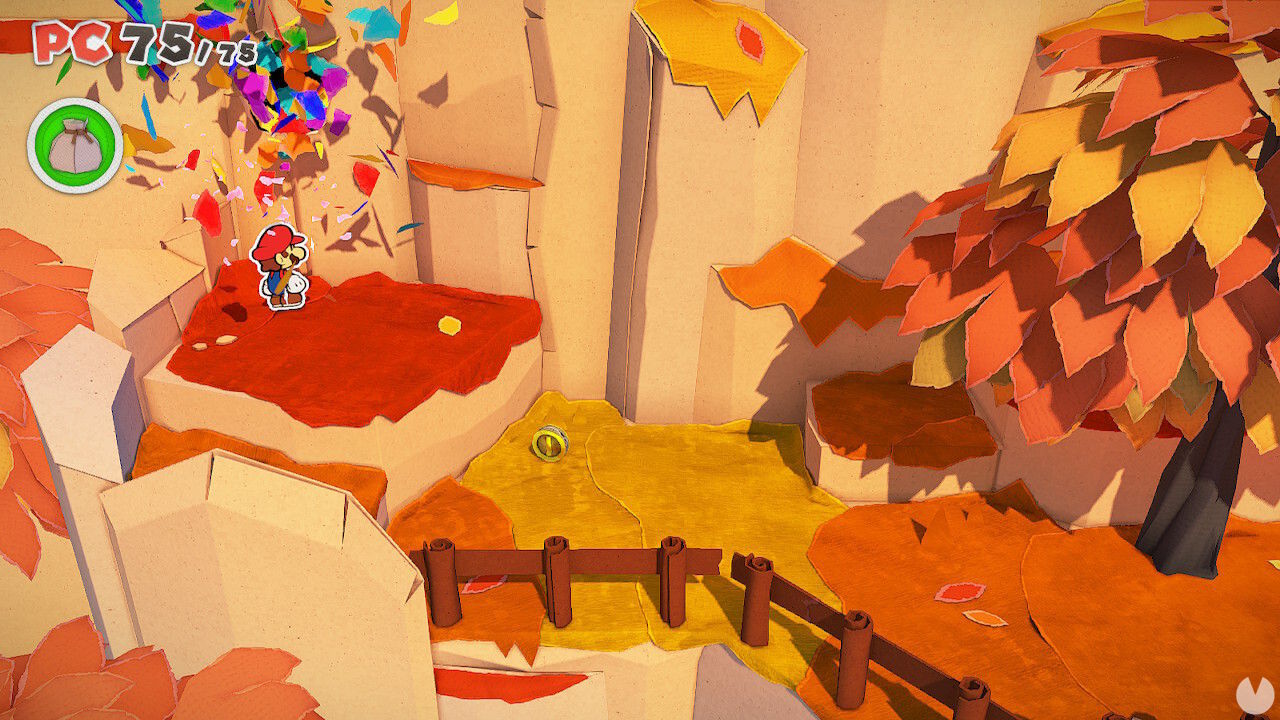Select Mario's character sprite
The height and width of the screenshot is (720, 1280).
coord(278,270)
